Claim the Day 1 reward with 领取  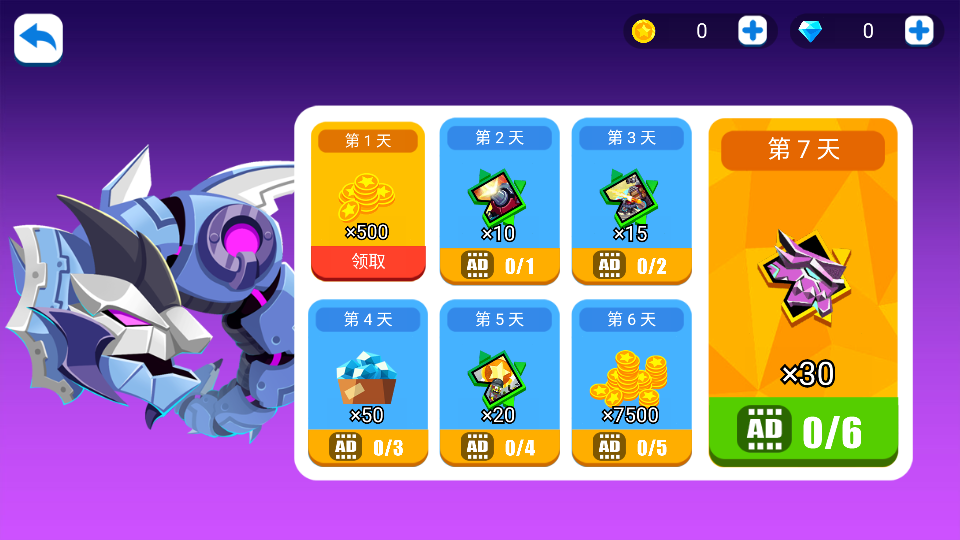tap(368, 263)
